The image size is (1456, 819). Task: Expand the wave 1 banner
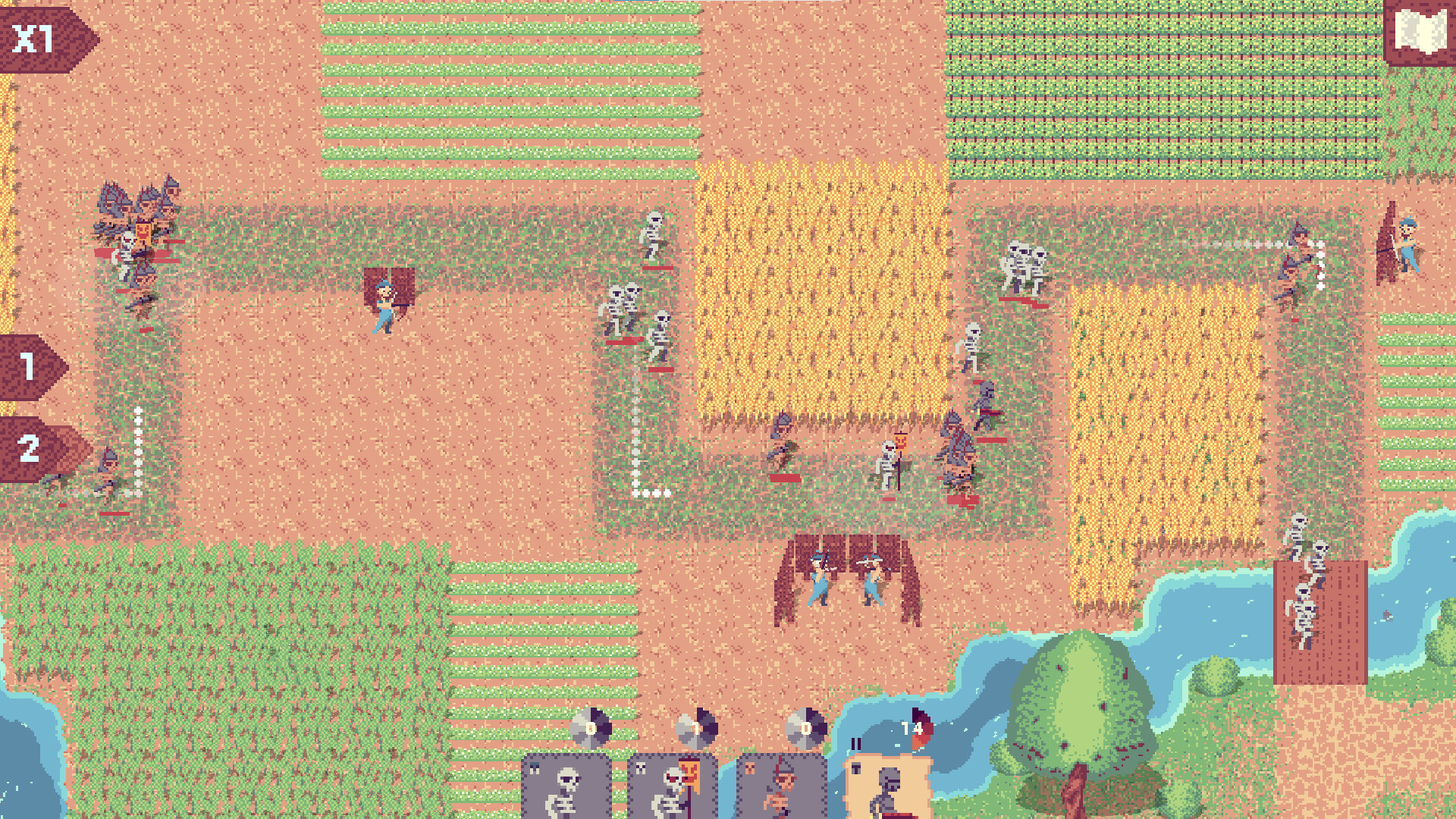tap(29, 369)
